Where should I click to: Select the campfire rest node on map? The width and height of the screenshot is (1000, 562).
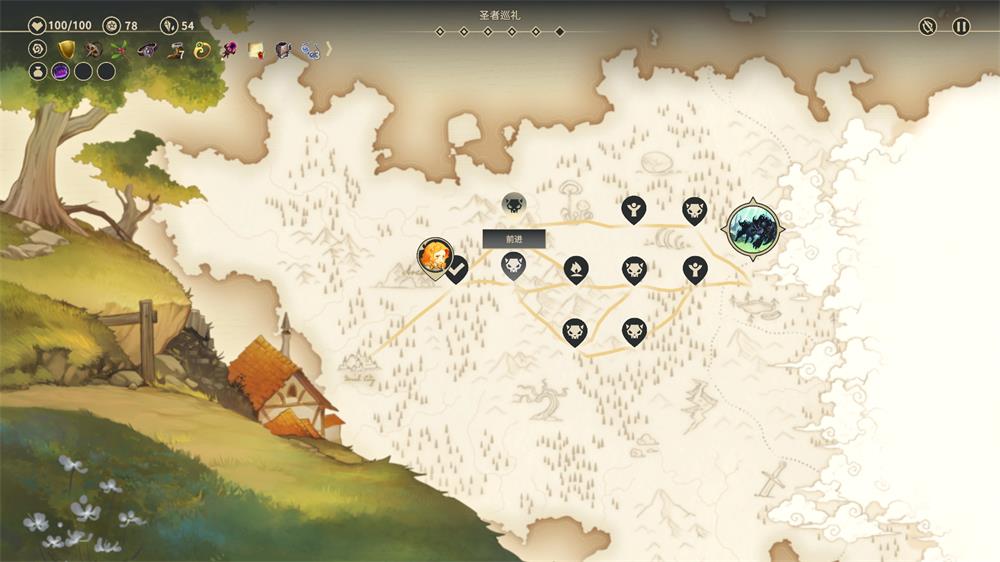point(575,268)
